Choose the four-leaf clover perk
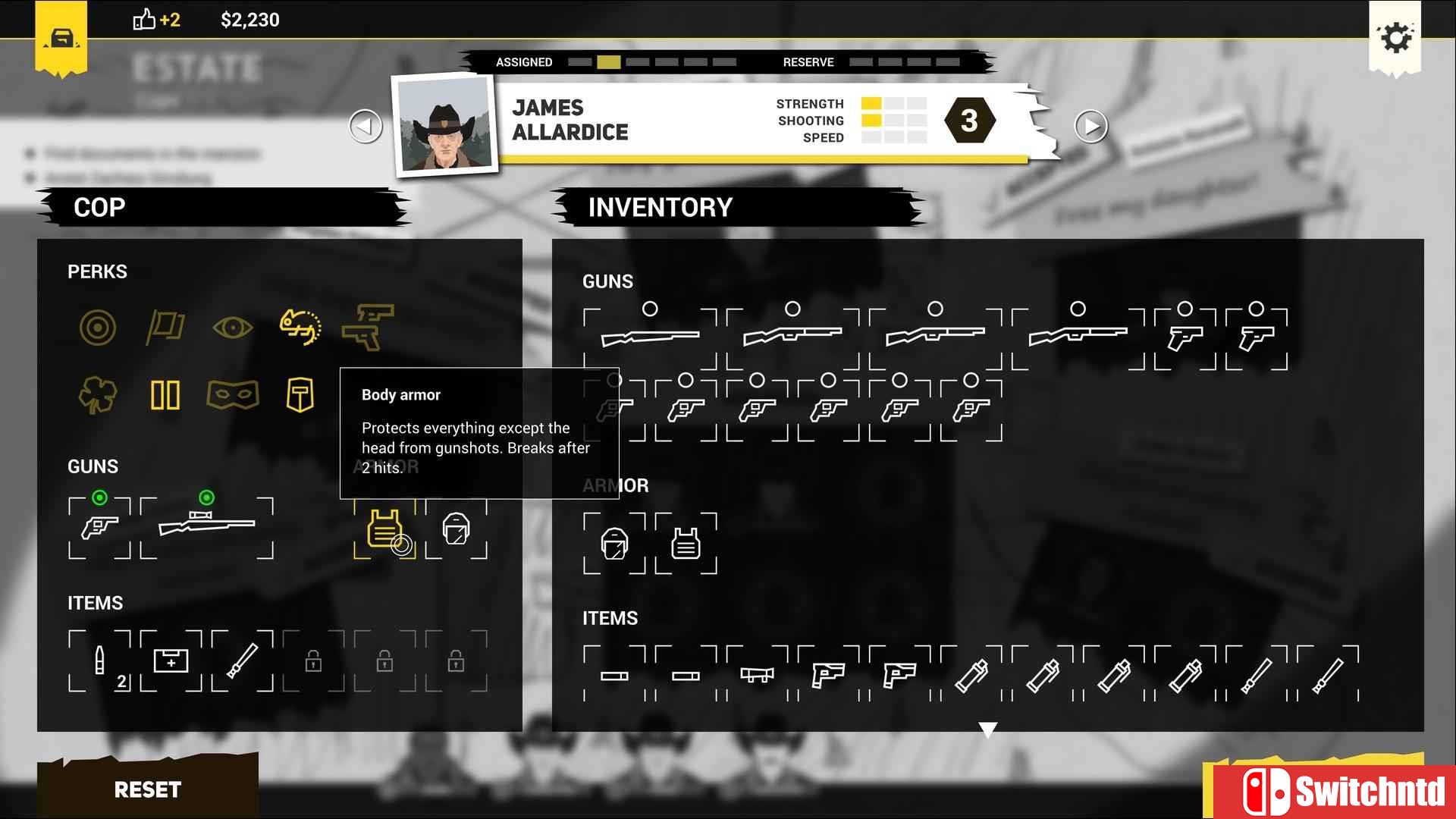 [x=98, y=395]
